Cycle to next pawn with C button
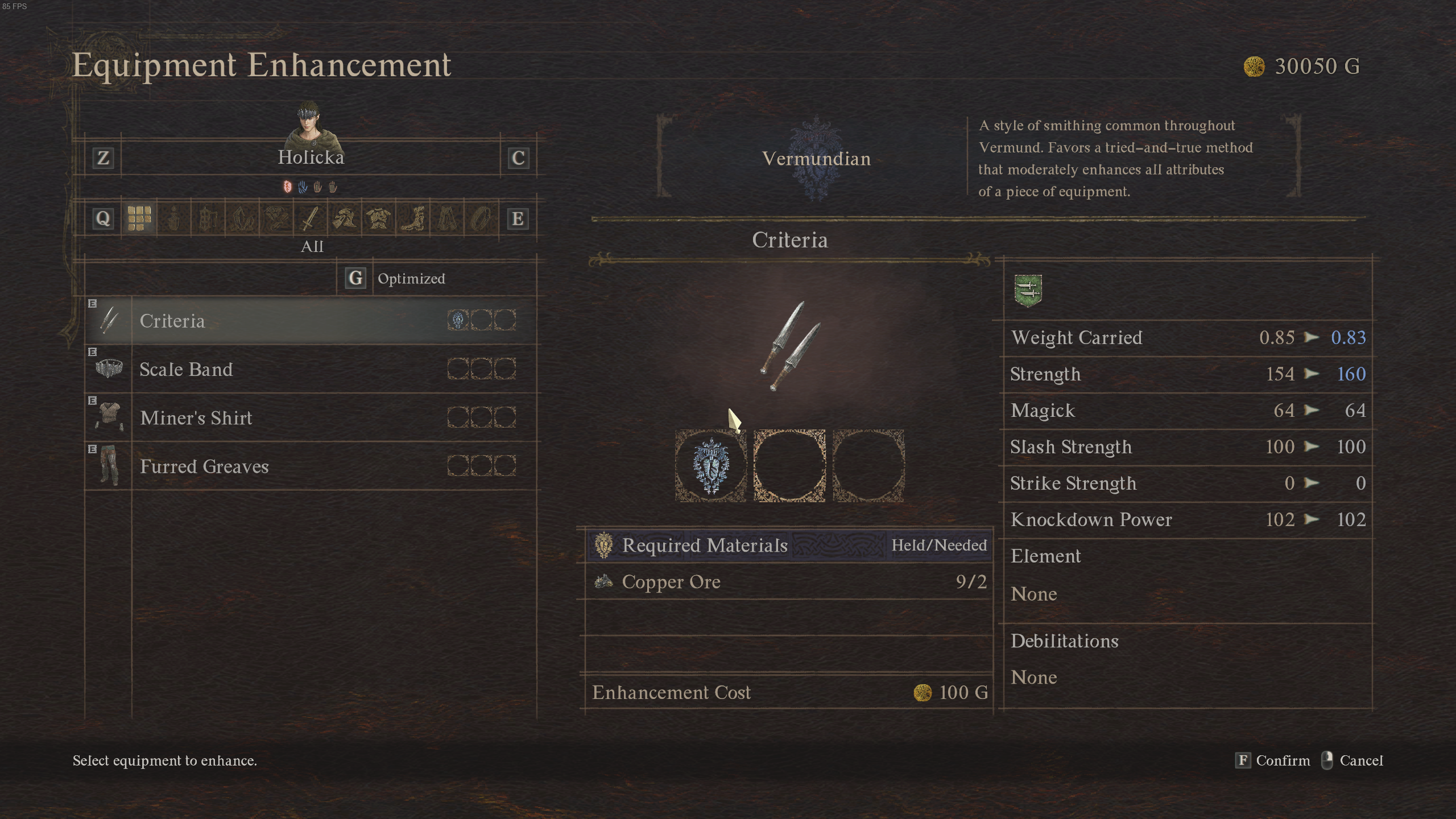 point(518,159)
